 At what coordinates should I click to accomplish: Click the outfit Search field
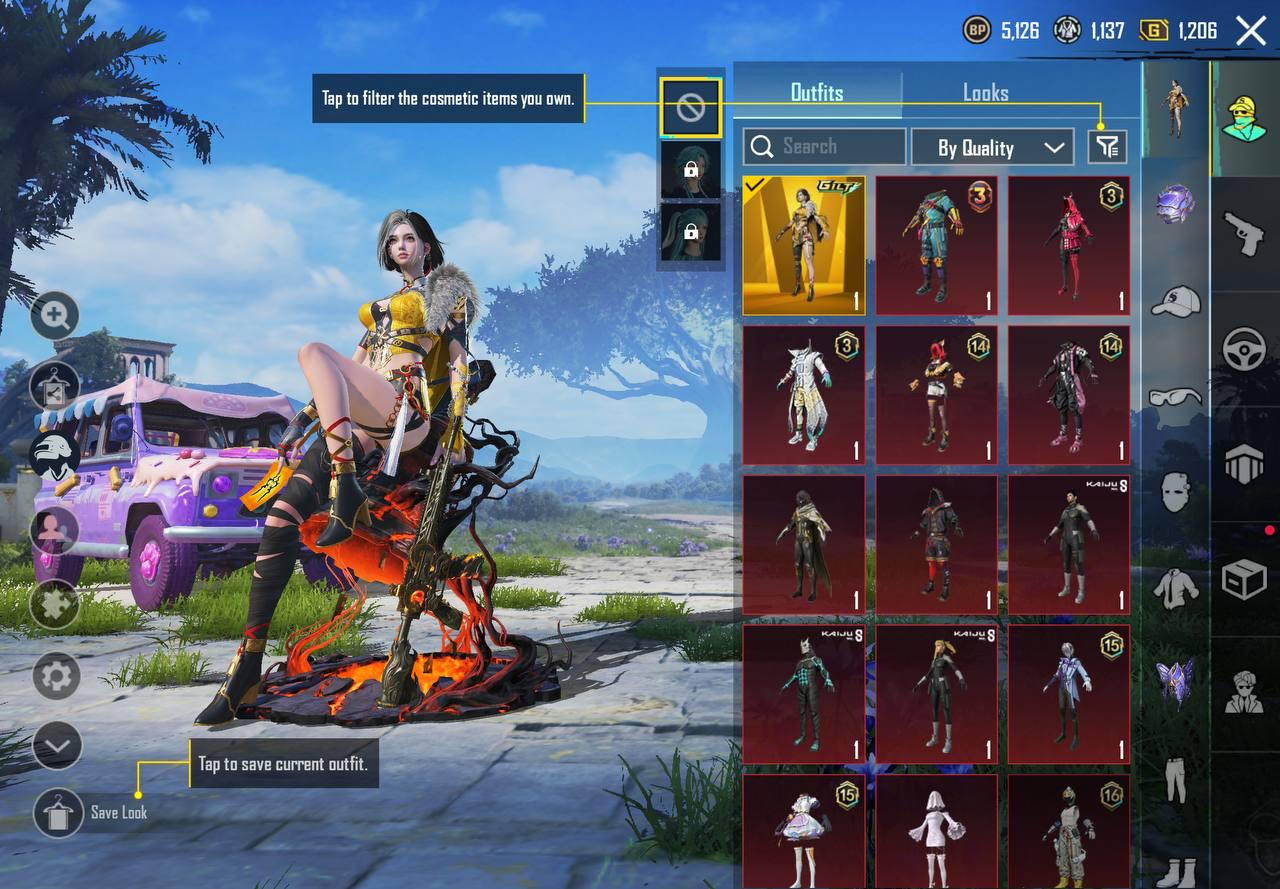tap(825, 147)
